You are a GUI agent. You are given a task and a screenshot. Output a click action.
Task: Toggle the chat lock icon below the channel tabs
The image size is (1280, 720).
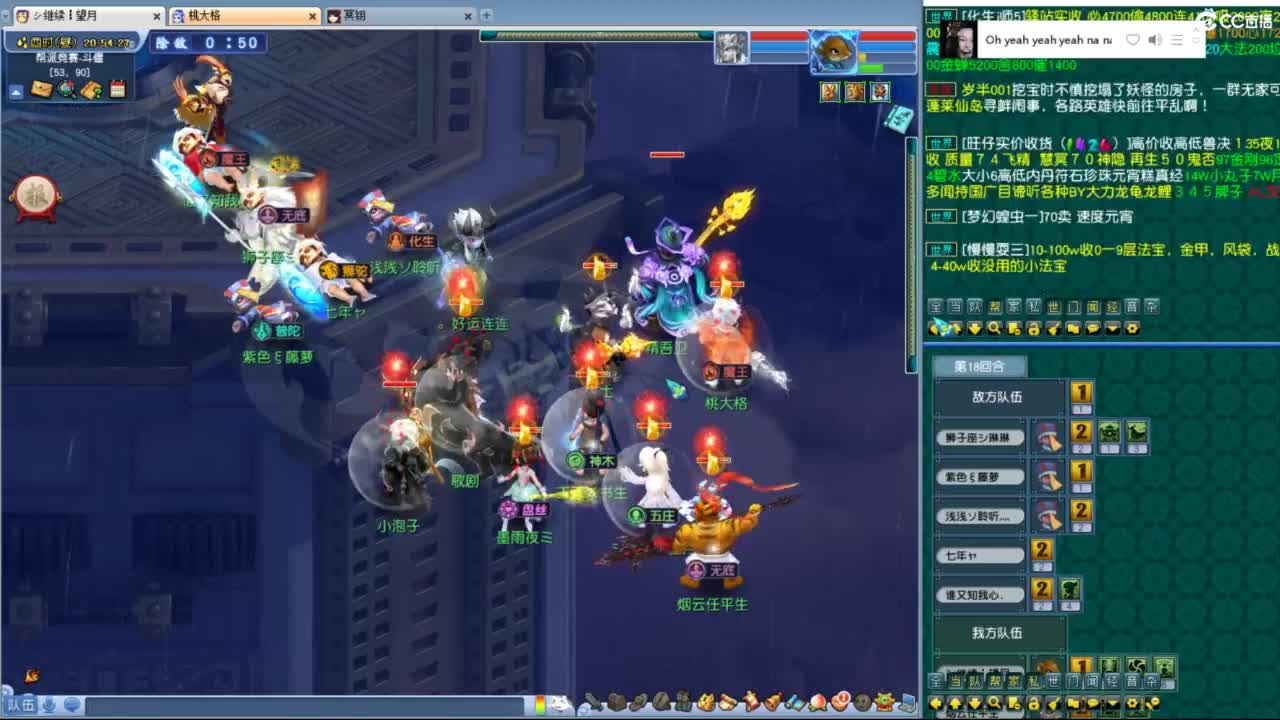pos(1035,329)
